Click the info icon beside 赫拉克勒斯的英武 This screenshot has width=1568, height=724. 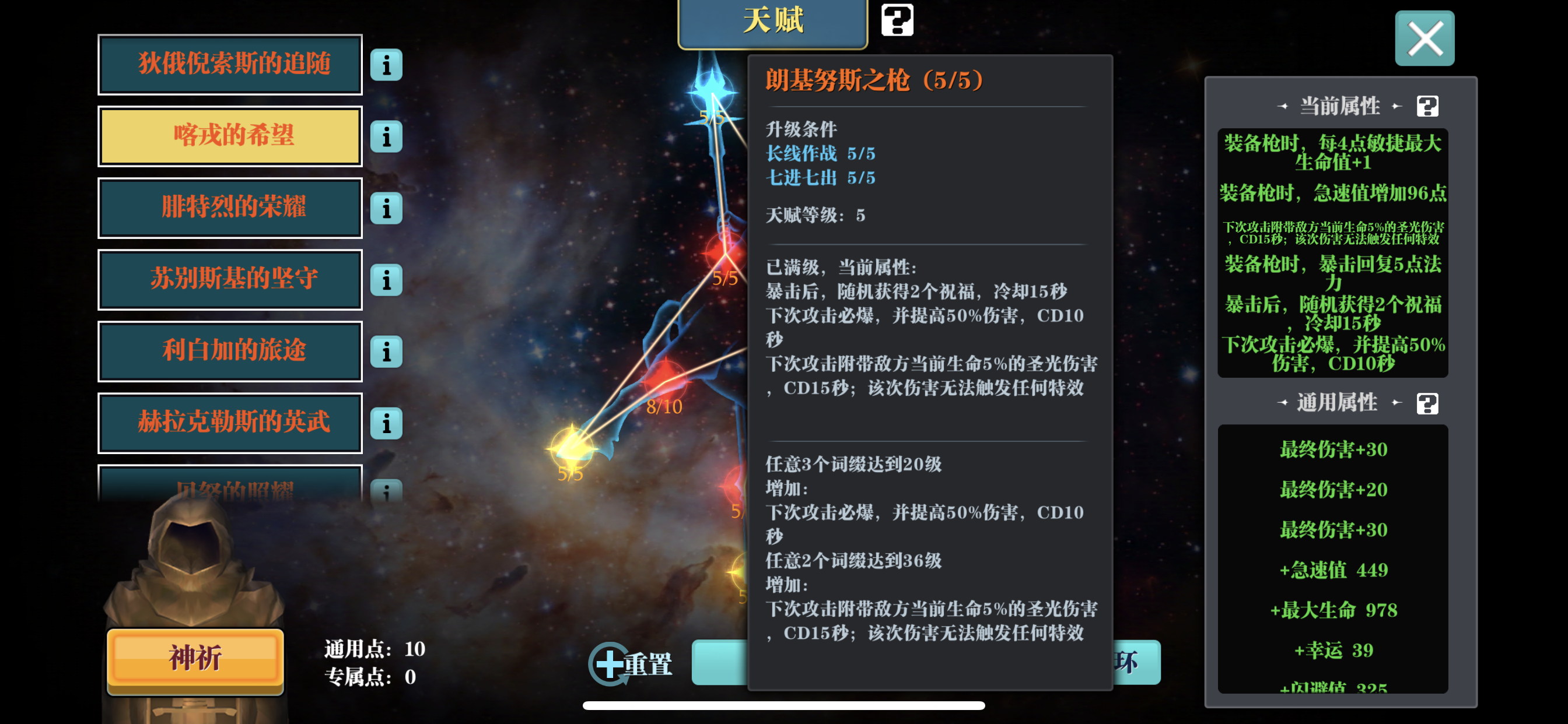click(x=386, y=423)
